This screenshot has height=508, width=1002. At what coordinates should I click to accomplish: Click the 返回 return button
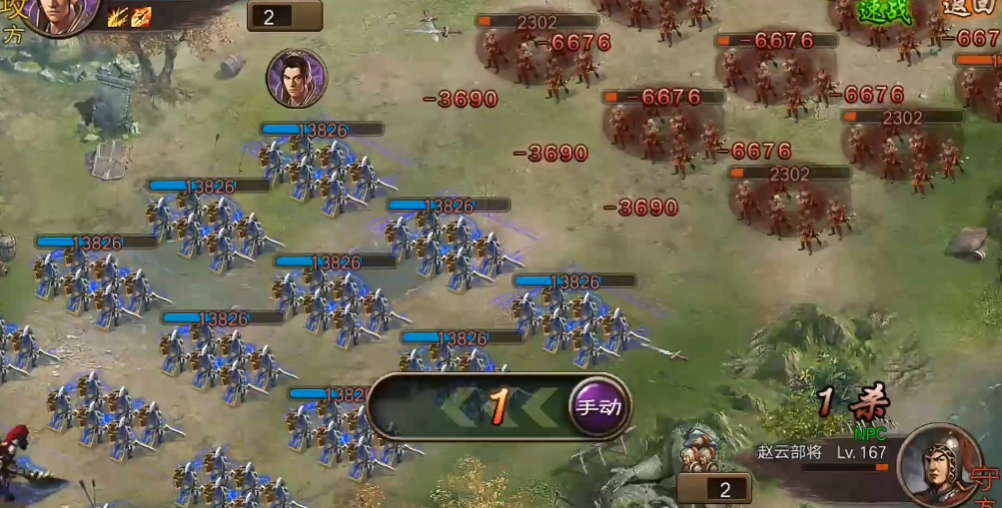[967, 8]
